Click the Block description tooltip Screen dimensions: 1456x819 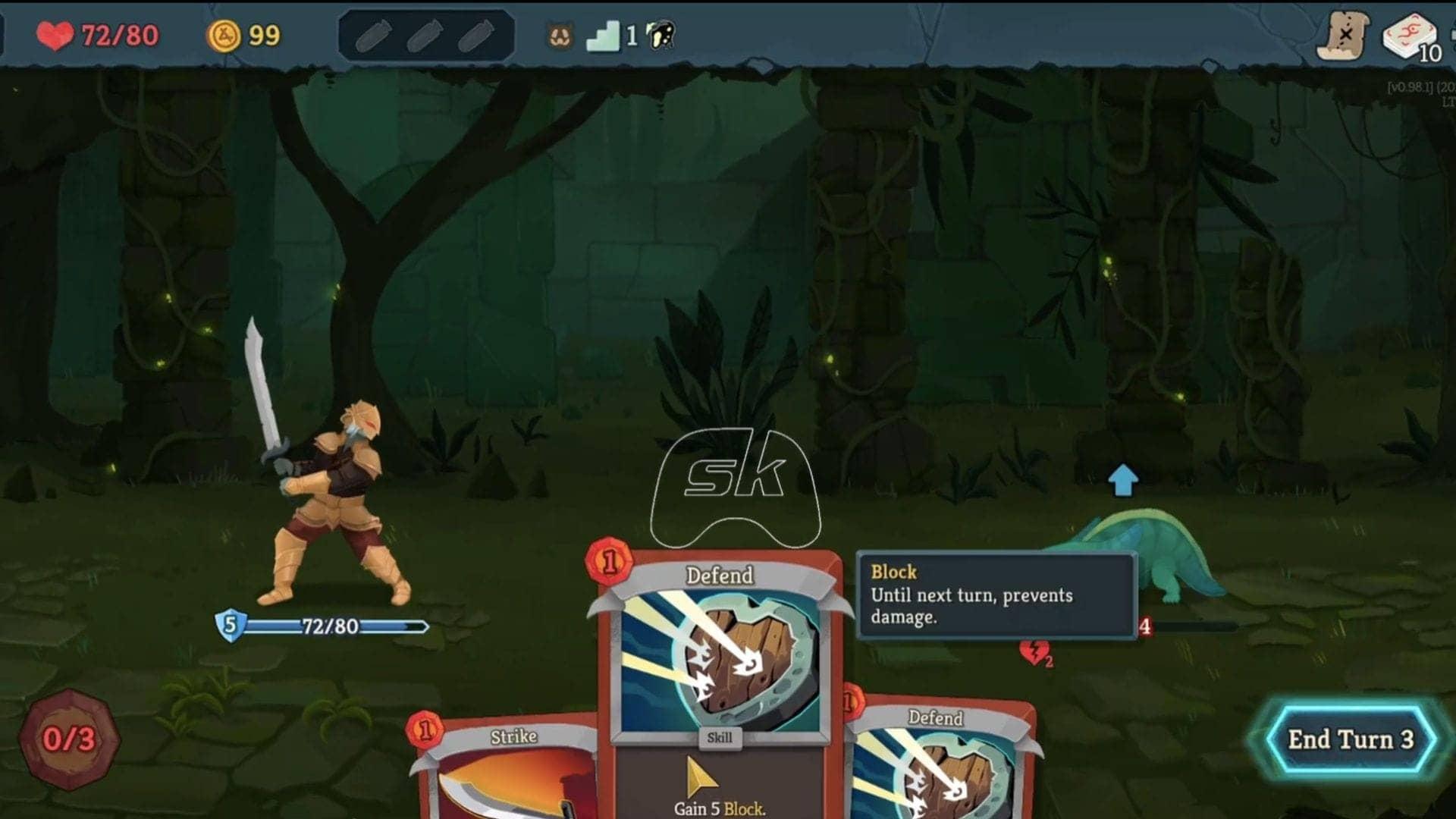[993, 595]
